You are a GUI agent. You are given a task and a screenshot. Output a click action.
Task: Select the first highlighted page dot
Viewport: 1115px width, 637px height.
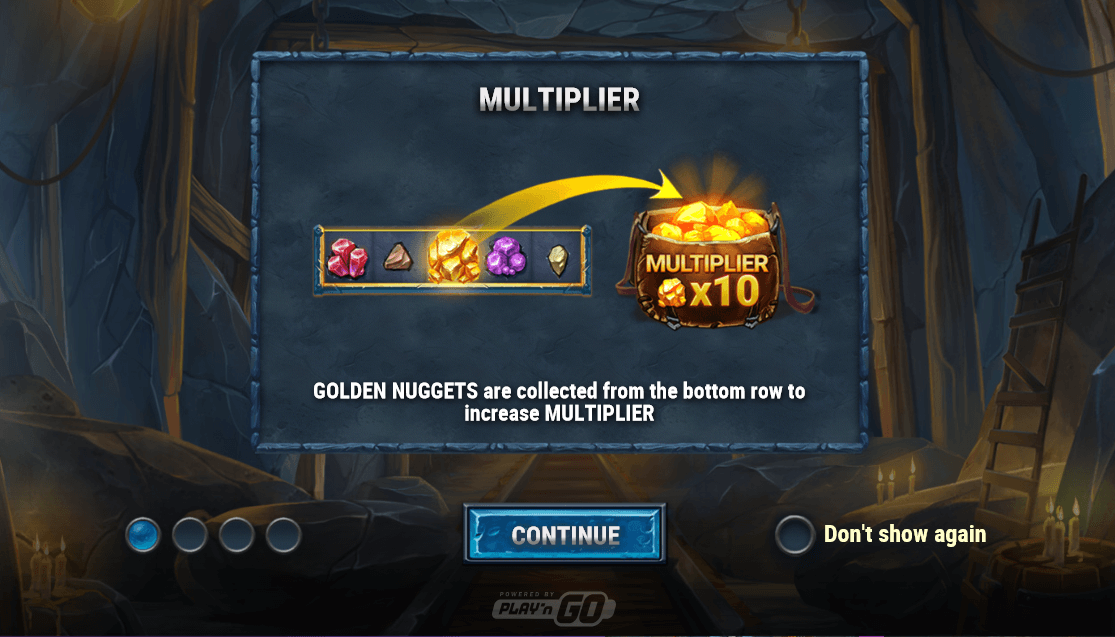click(143, 535)
